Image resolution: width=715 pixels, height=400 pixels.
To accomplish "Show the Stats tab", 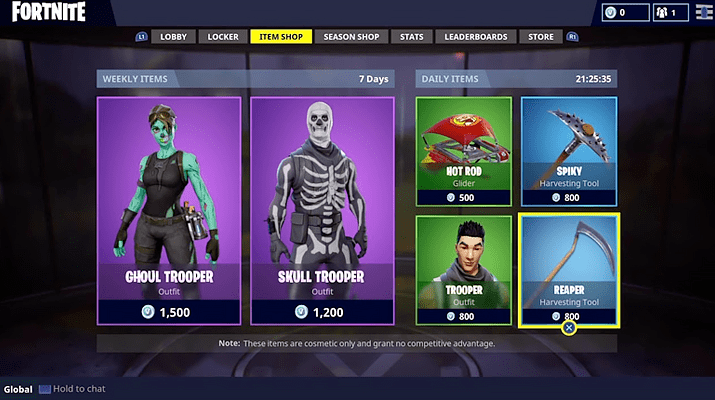I will pyautogui.click(x=411, y=37).
